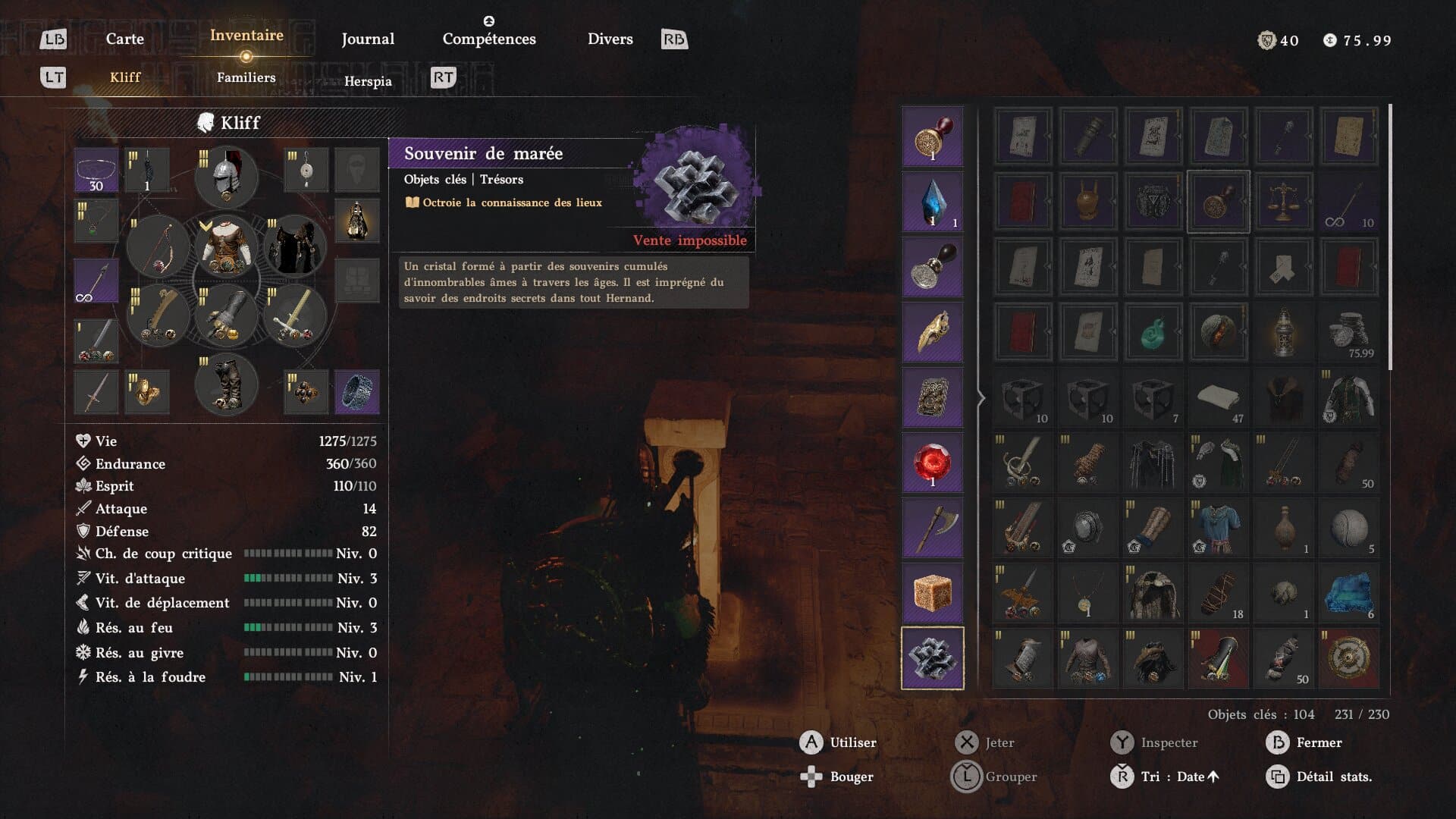Pick the equipped gauntlet slot
This screenshot has height=819, width=1456.
click(226, 315)
